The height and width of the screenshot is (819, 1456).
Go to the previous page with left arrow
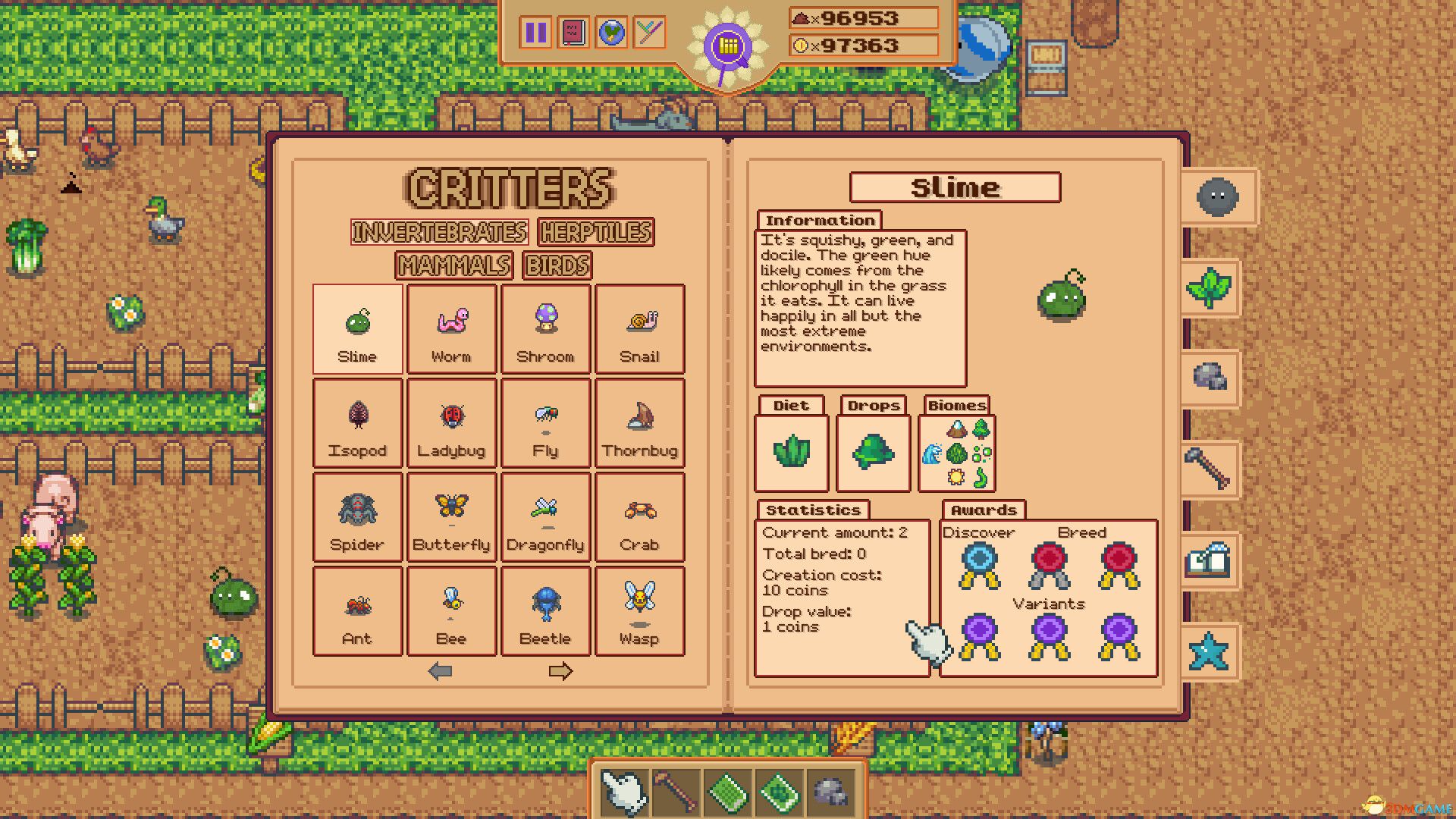tap(440, 670)
